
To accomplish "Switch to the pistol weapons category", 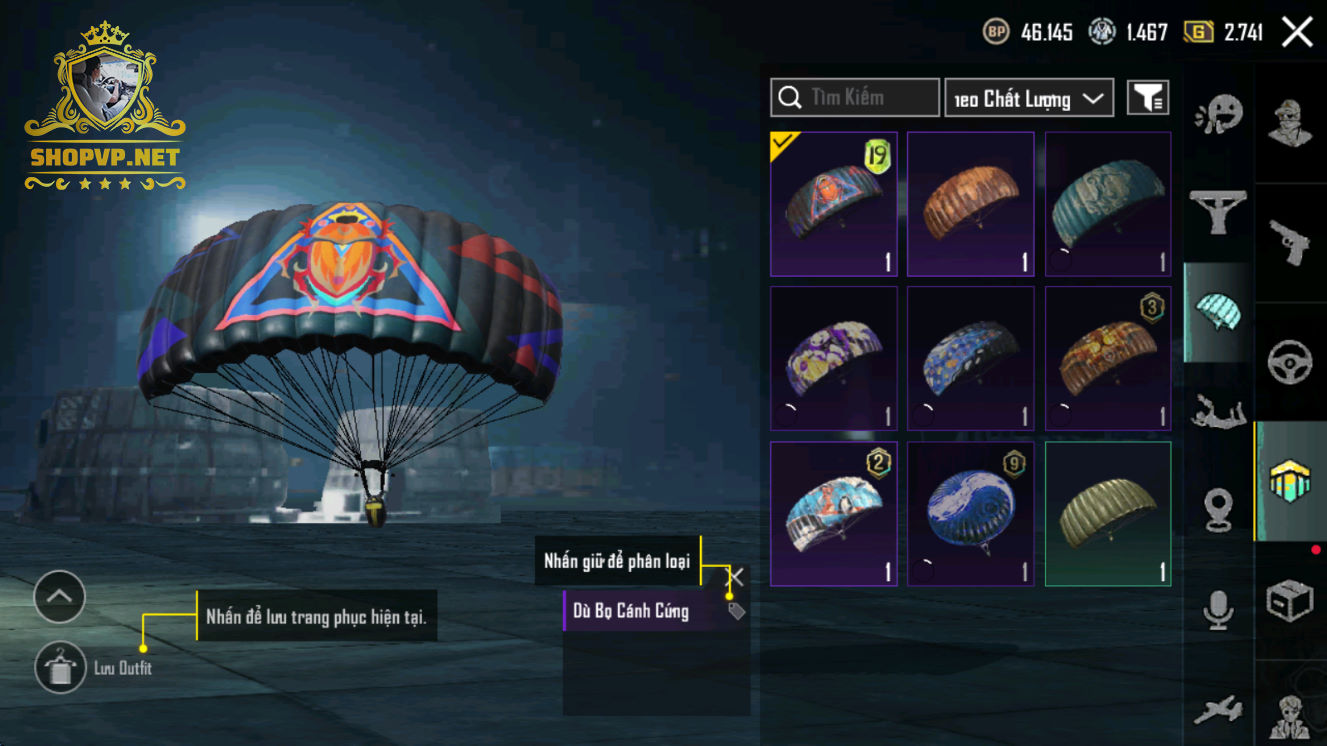I will coord(1289,241).
